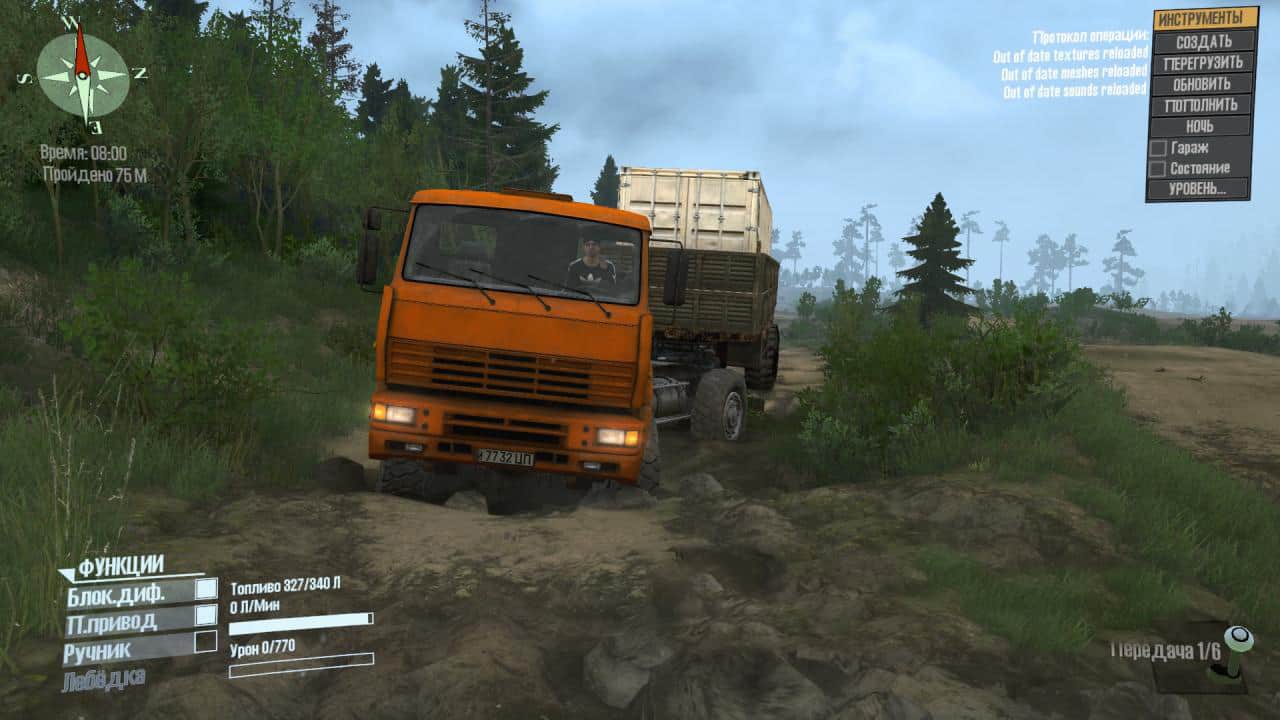Click the gear shifter knob icon
The height and width of the screenshot is (720, 1280).
point(1238,640)
